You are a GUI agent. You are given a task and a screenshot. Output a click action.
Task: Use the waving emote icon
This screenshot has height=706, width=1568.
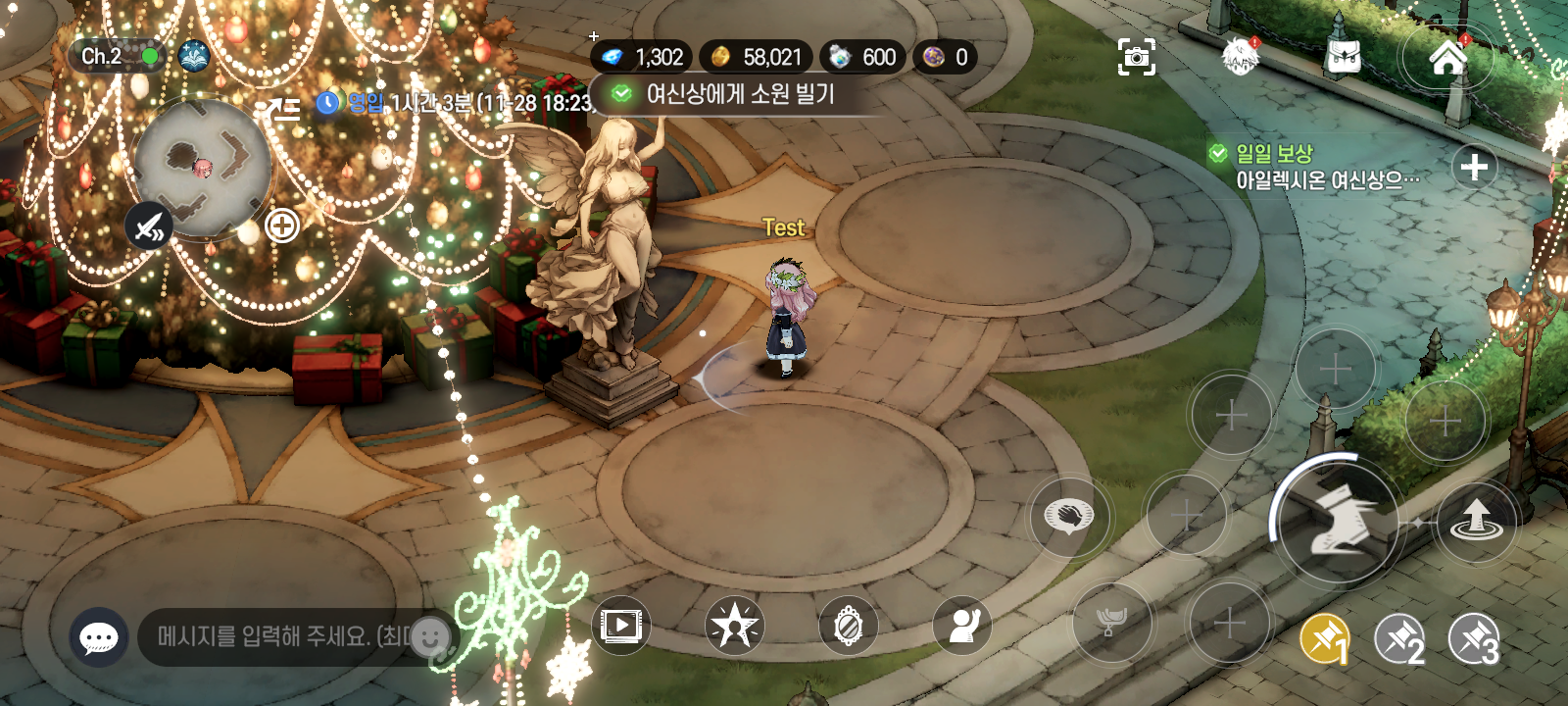click(961, 626)
